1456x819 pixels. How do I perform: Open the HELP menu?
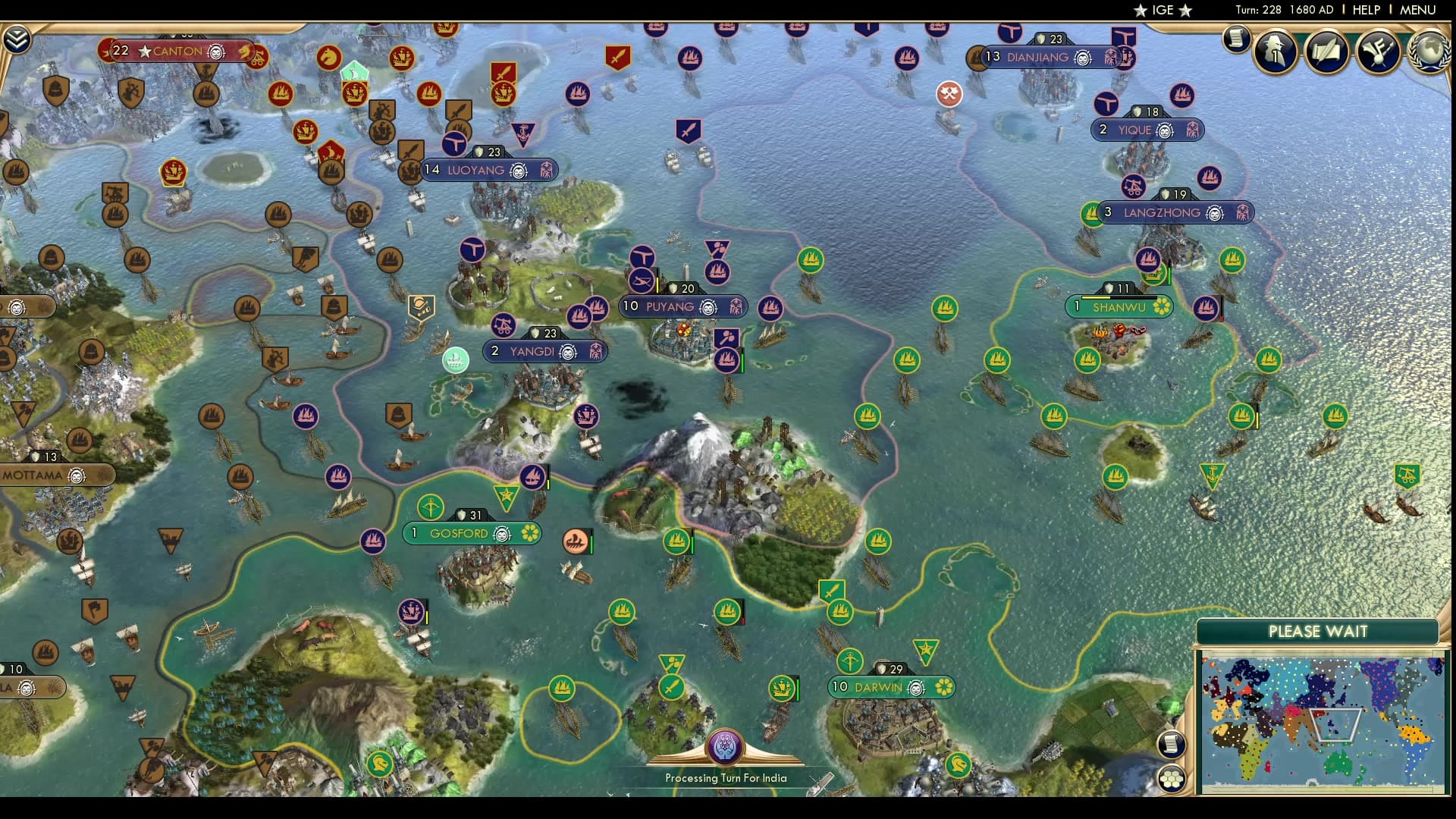[1366, 10]
